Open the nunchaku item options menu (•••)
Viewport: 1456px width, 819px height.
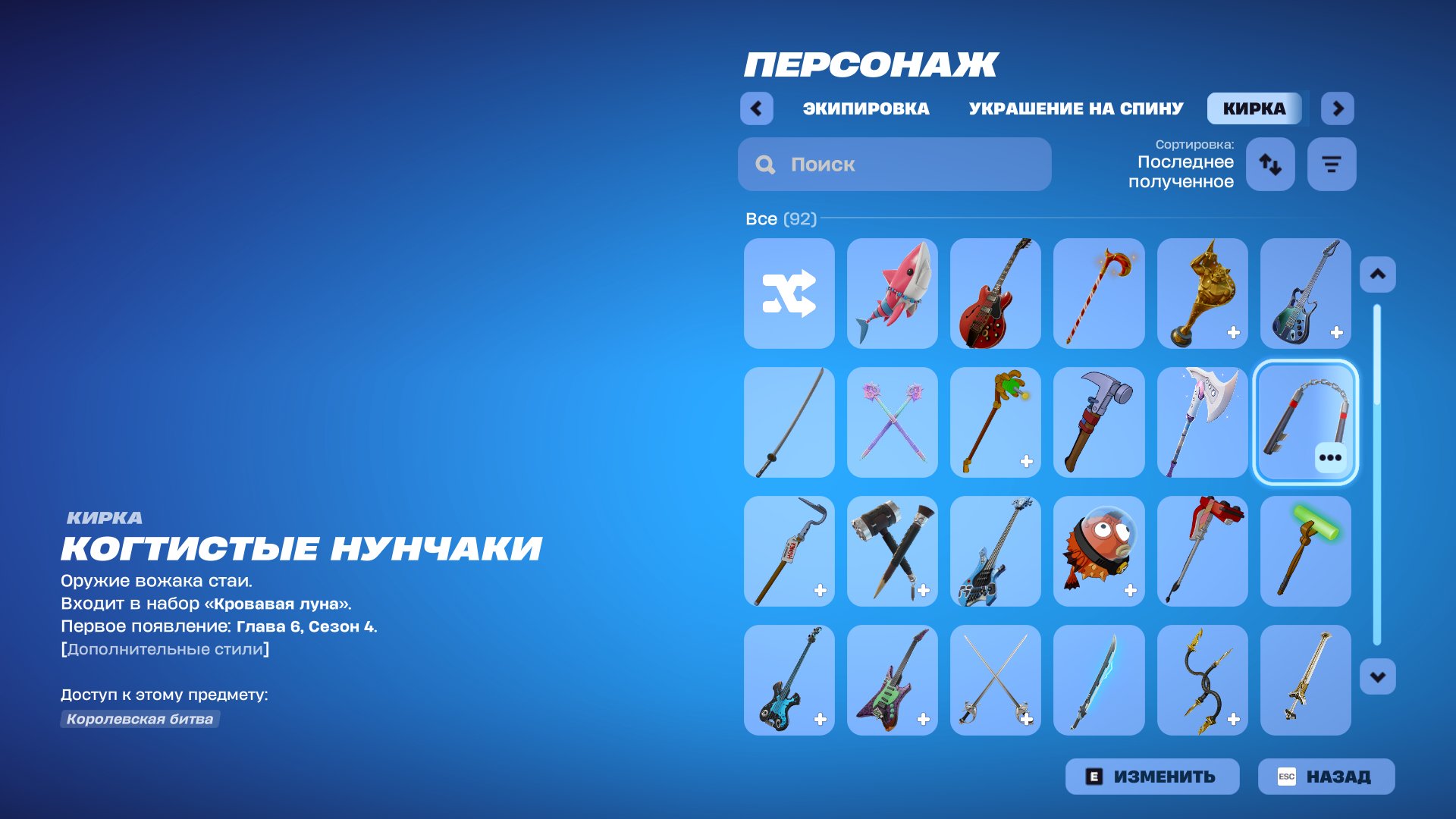pos(1331,457)
